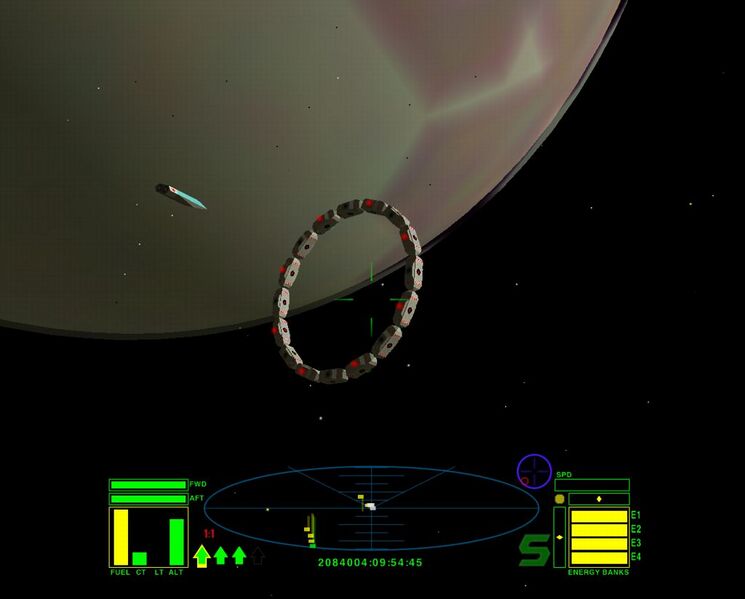Click the elliptical radar scanner

tap(371, 508)
